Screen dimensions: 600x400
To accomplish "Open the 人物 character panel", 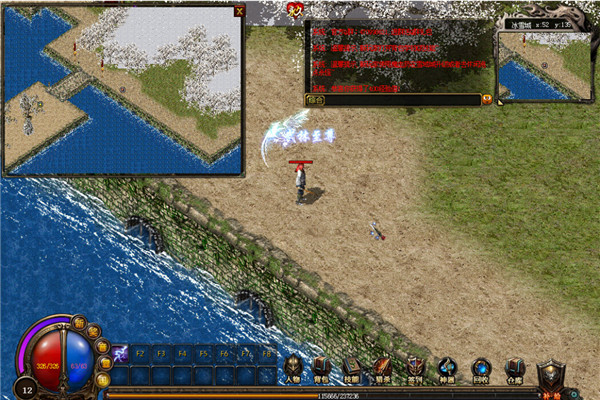I will coord(293,369).
